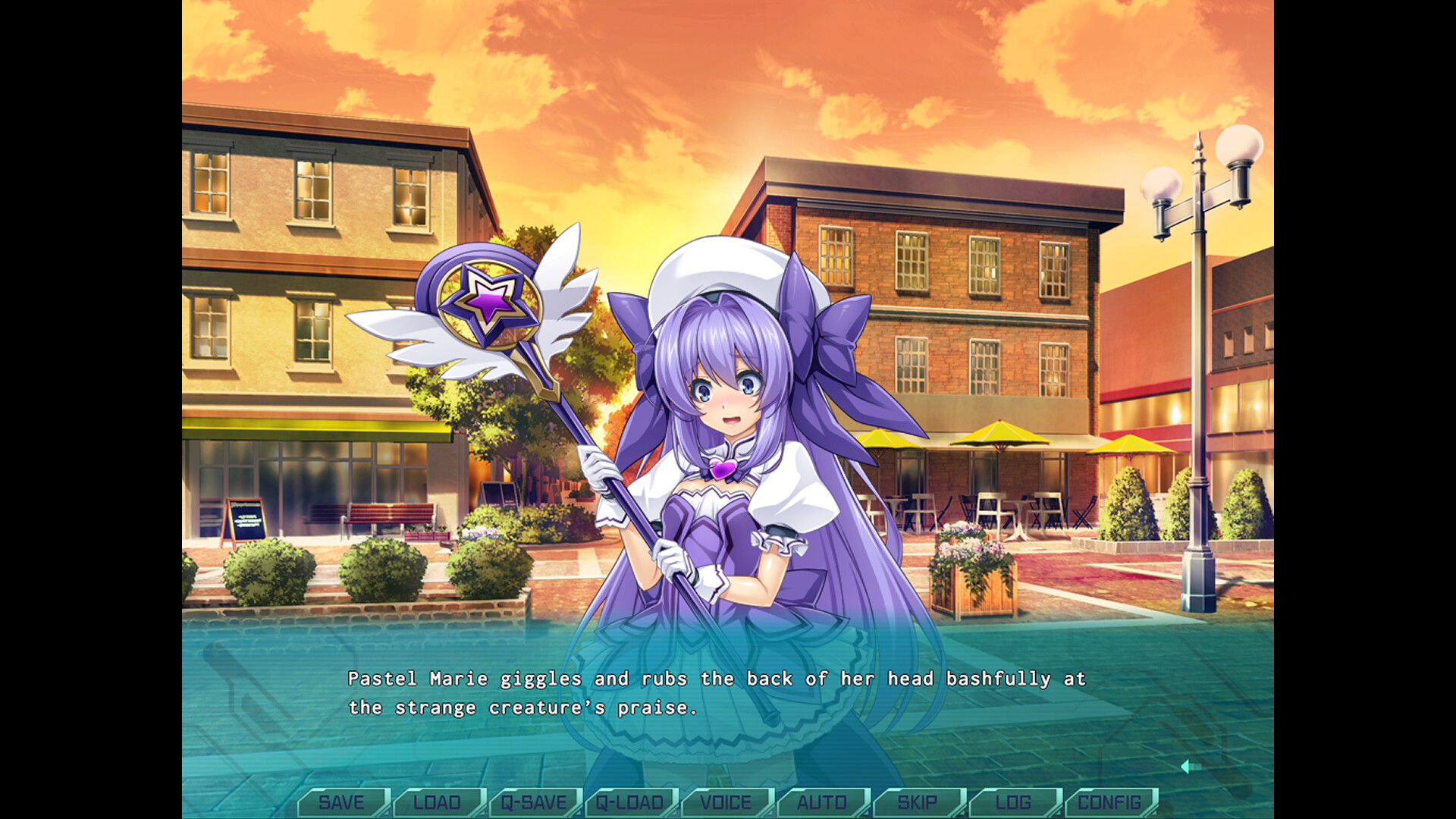Open the message LOG history
Viewport: 1456px width, 819px height.
[x=1014, y=802]
